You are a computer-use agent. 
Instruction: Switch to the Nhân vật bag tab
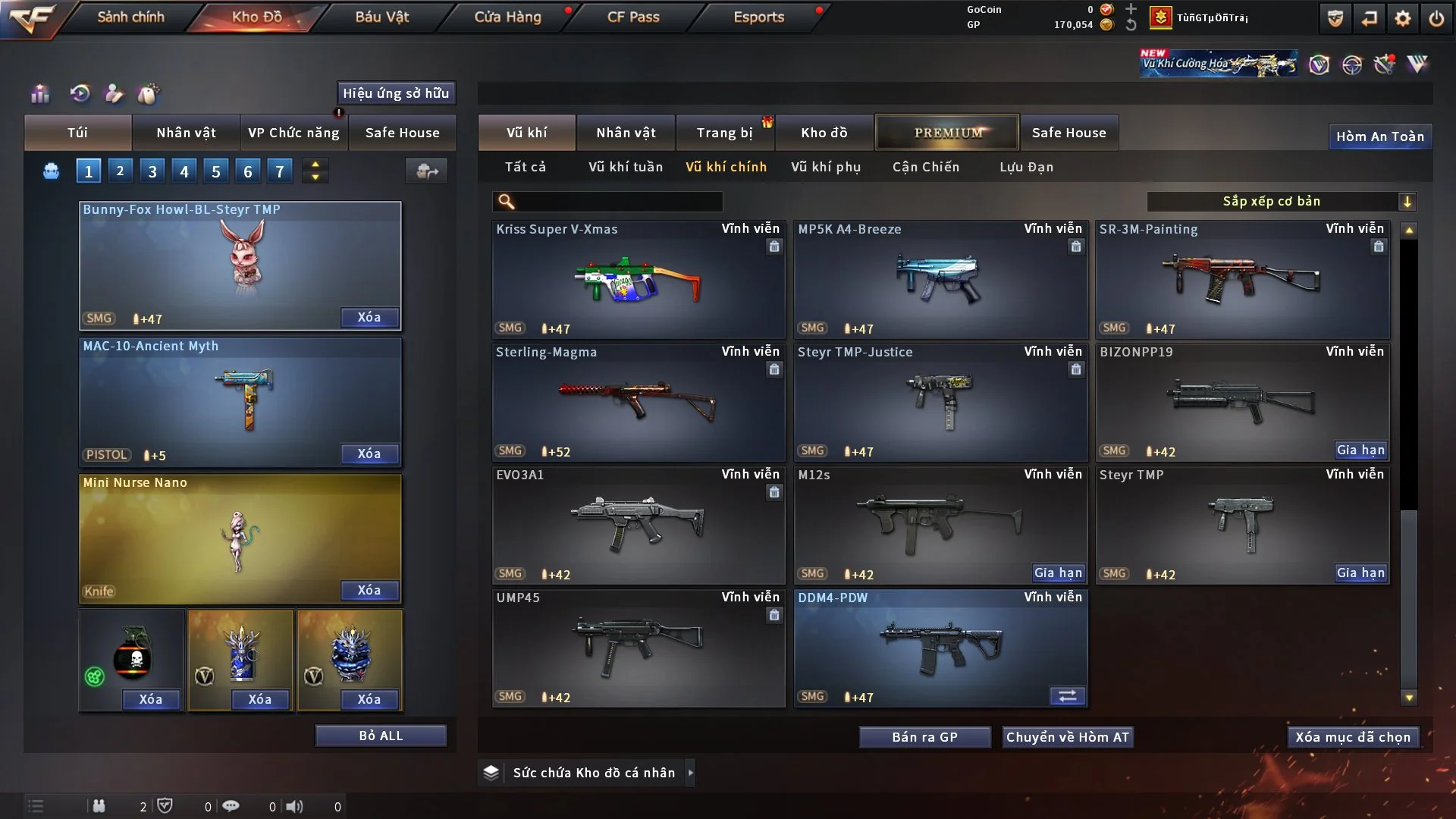[186, 133]
